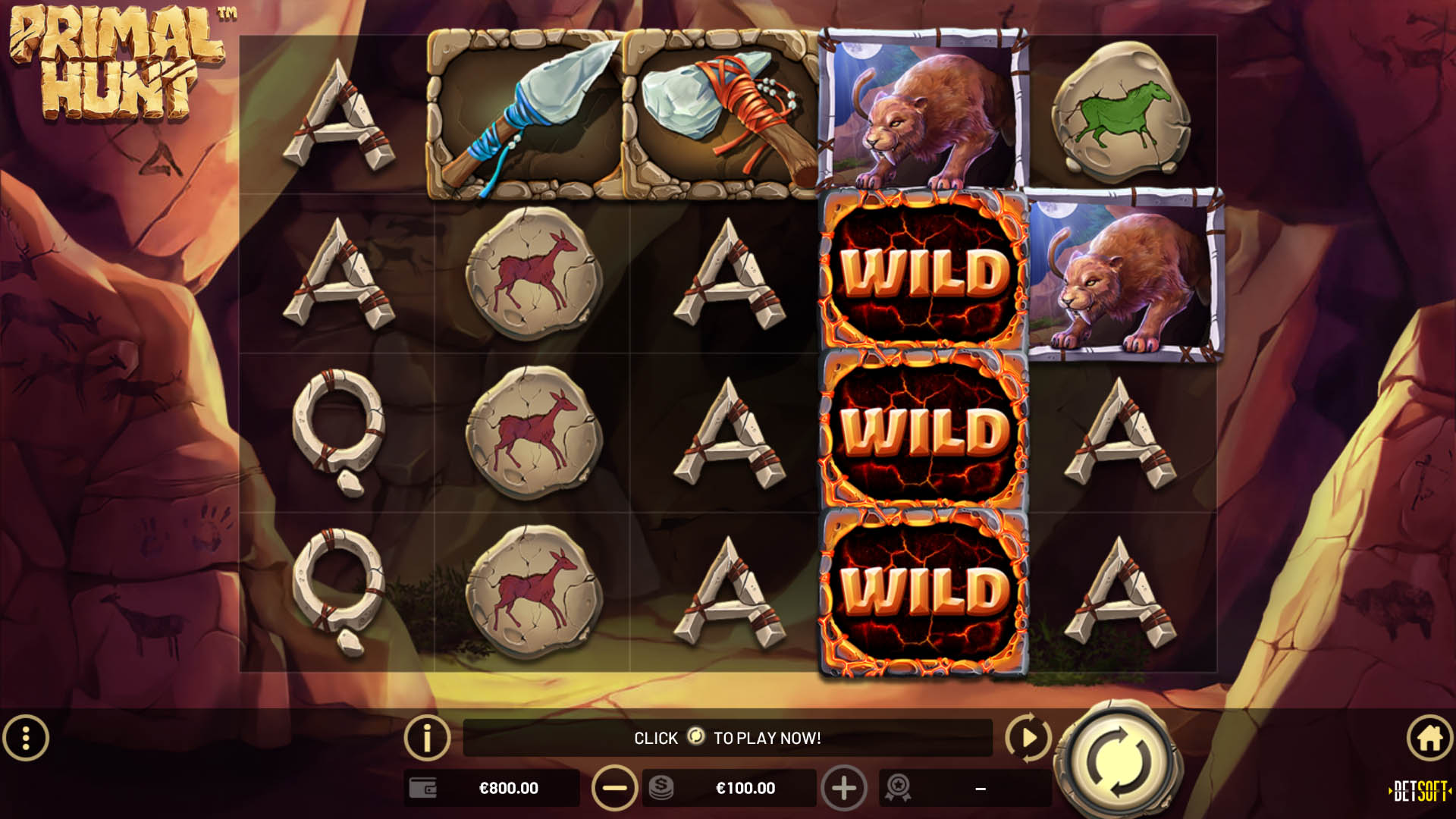
Task: Click the €800.00 balance display
Action: 508,788
